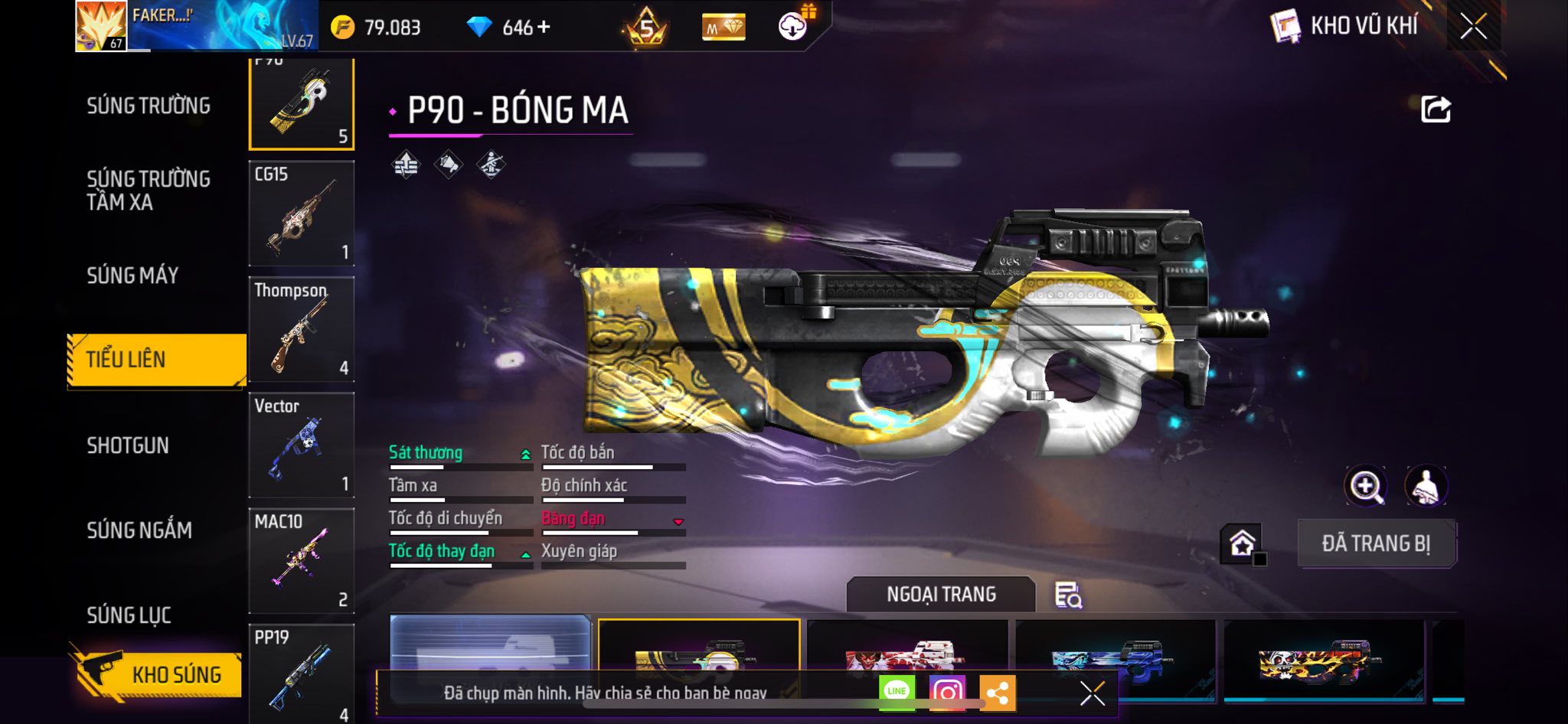The width and height of the screenshot is (1568, 724).
Task: Select the SÚNG TRƯỜNG category
Action: [x=149, y=106]
